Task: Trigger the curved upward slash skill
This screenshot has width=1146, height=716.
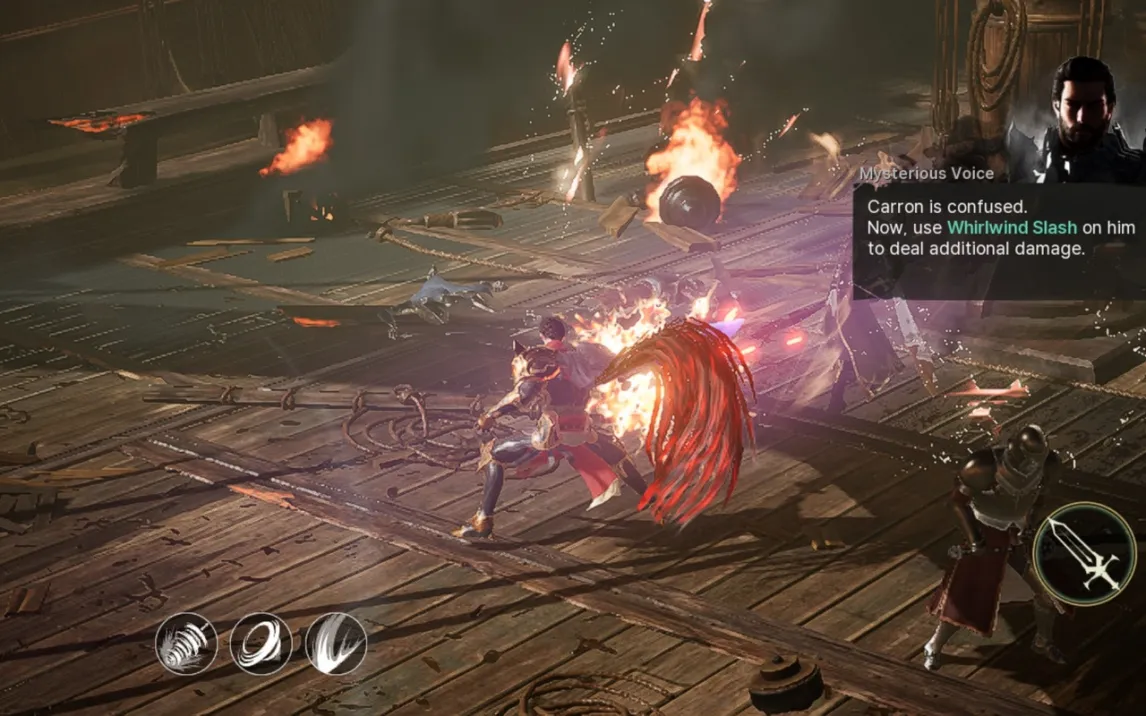Action: coord(336,643)
